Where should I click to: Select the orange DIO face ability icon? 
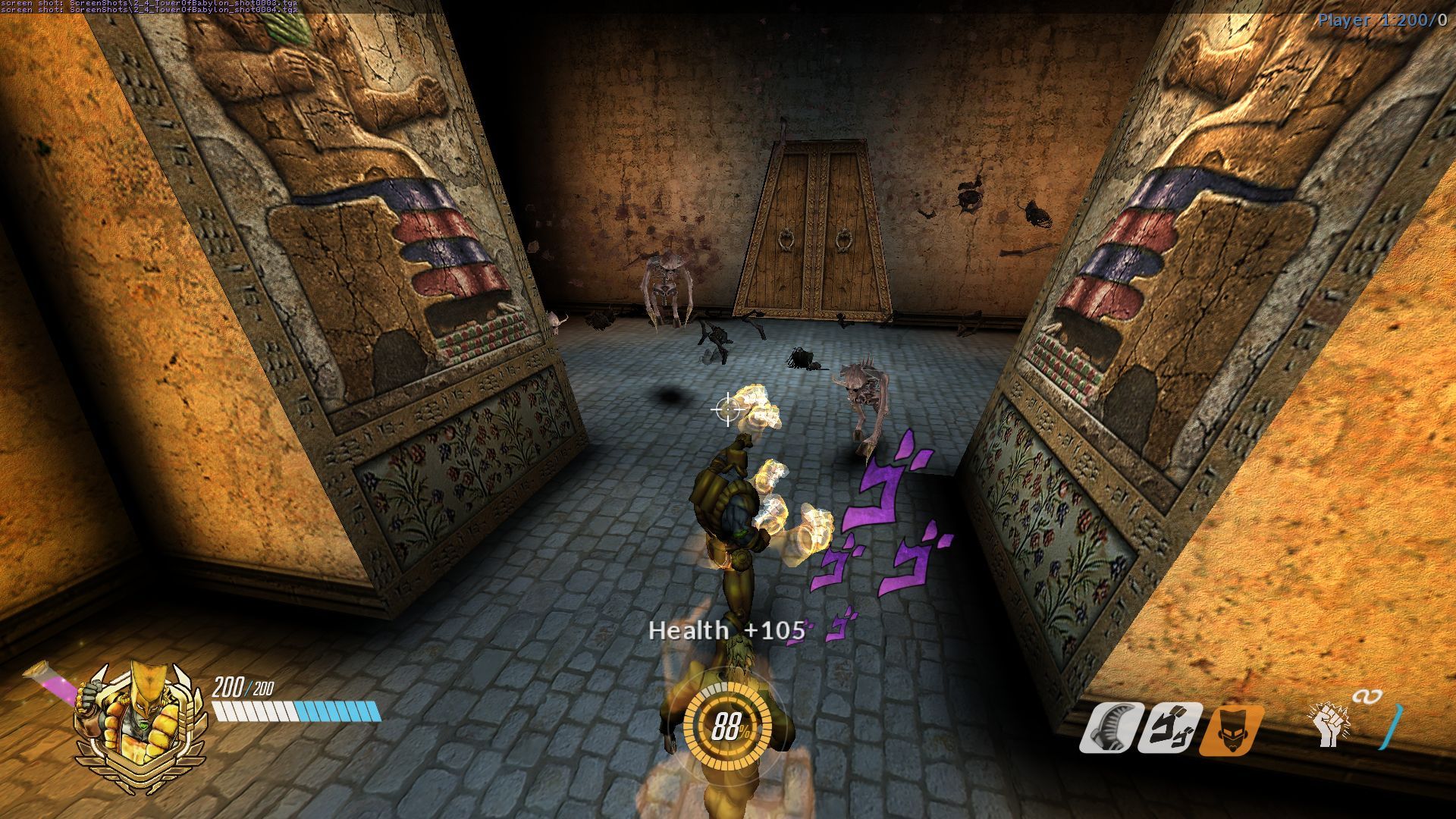[1233, 729]
